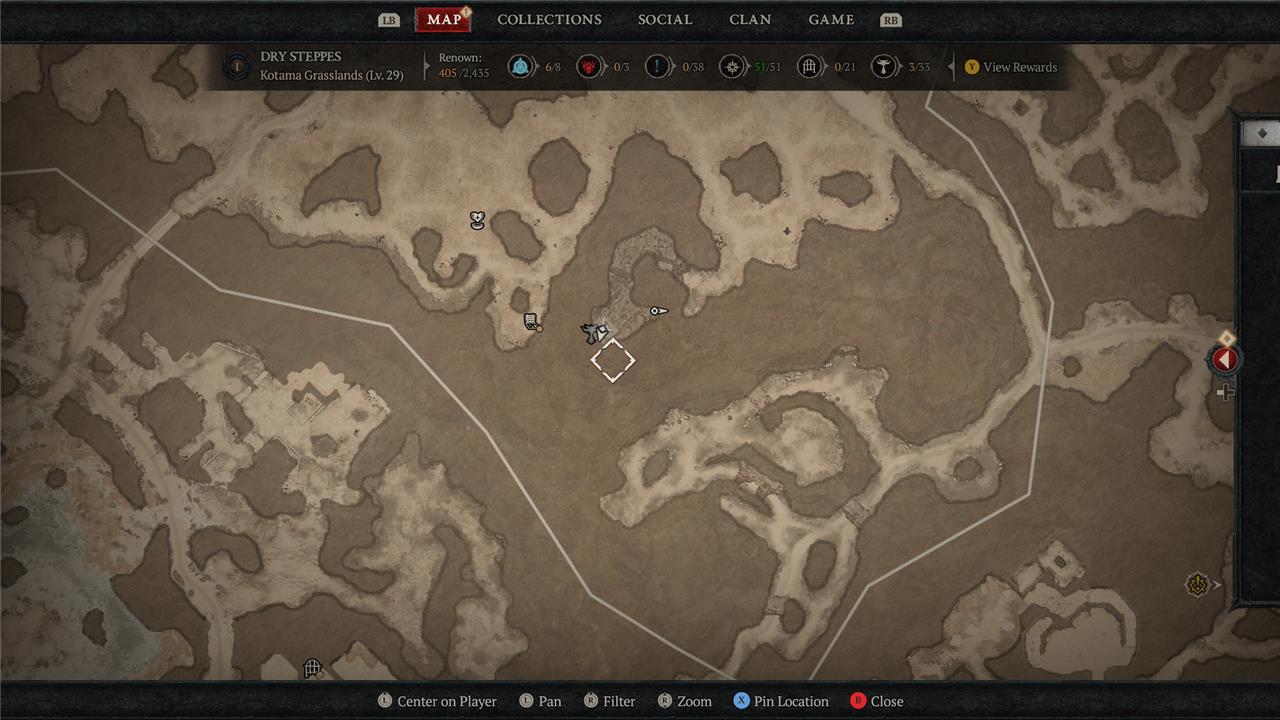This screenshot has height=720, width=1280.
Task: Select the Game tab
Action: coord(831,20)
